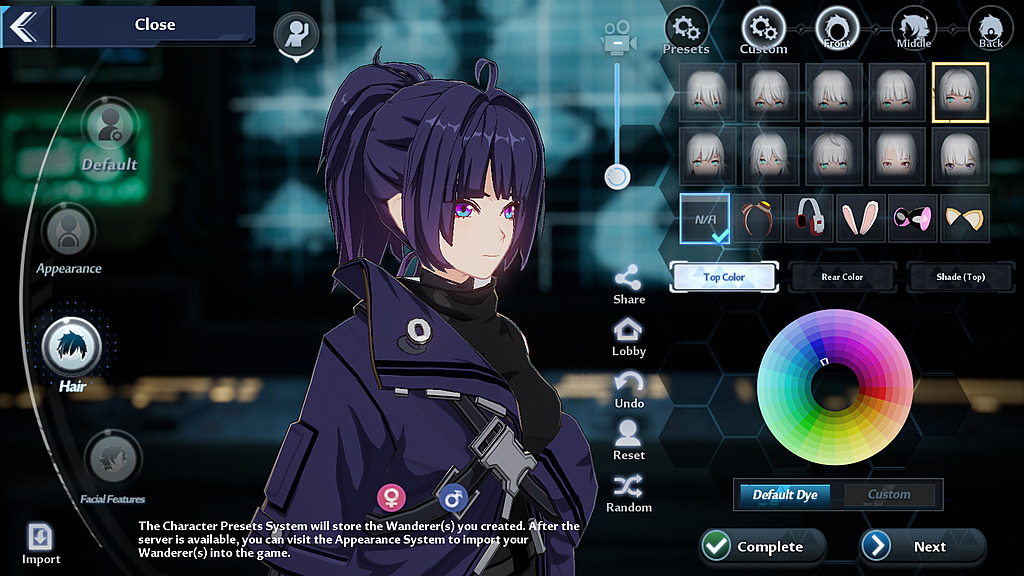
Task: Select the male gender icon
Action: click(x=453, y=496)
